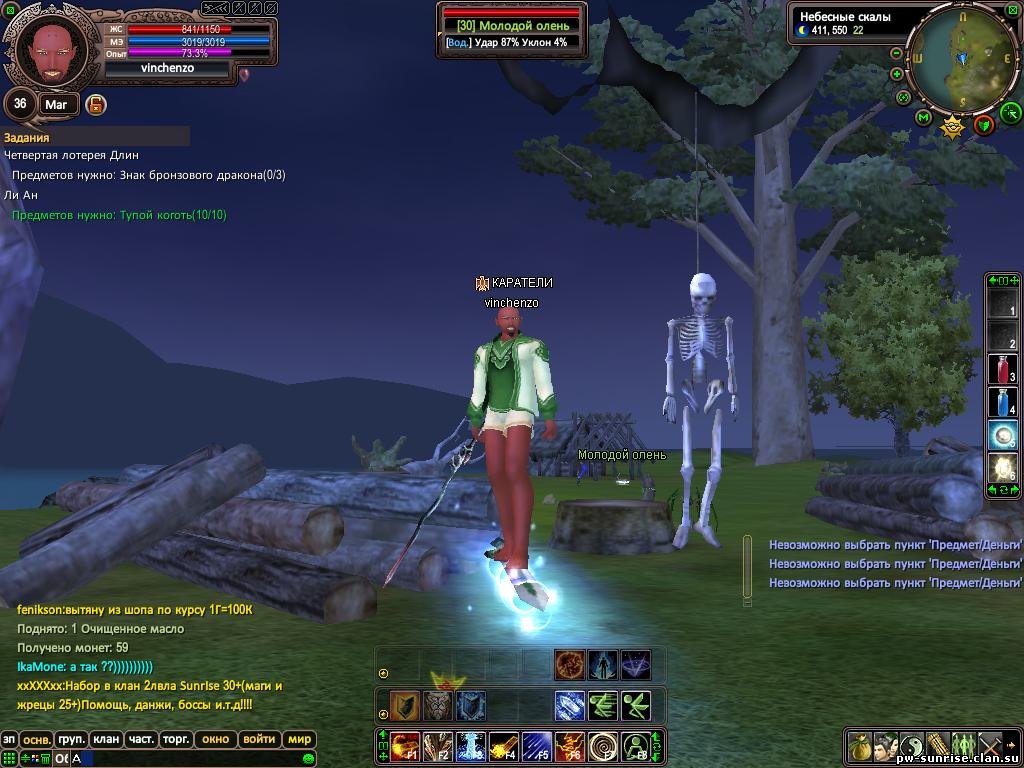This screenshot has width=1024, height=768.
Task: Open the 'торг.' trade chat tab
Action: 176,740
